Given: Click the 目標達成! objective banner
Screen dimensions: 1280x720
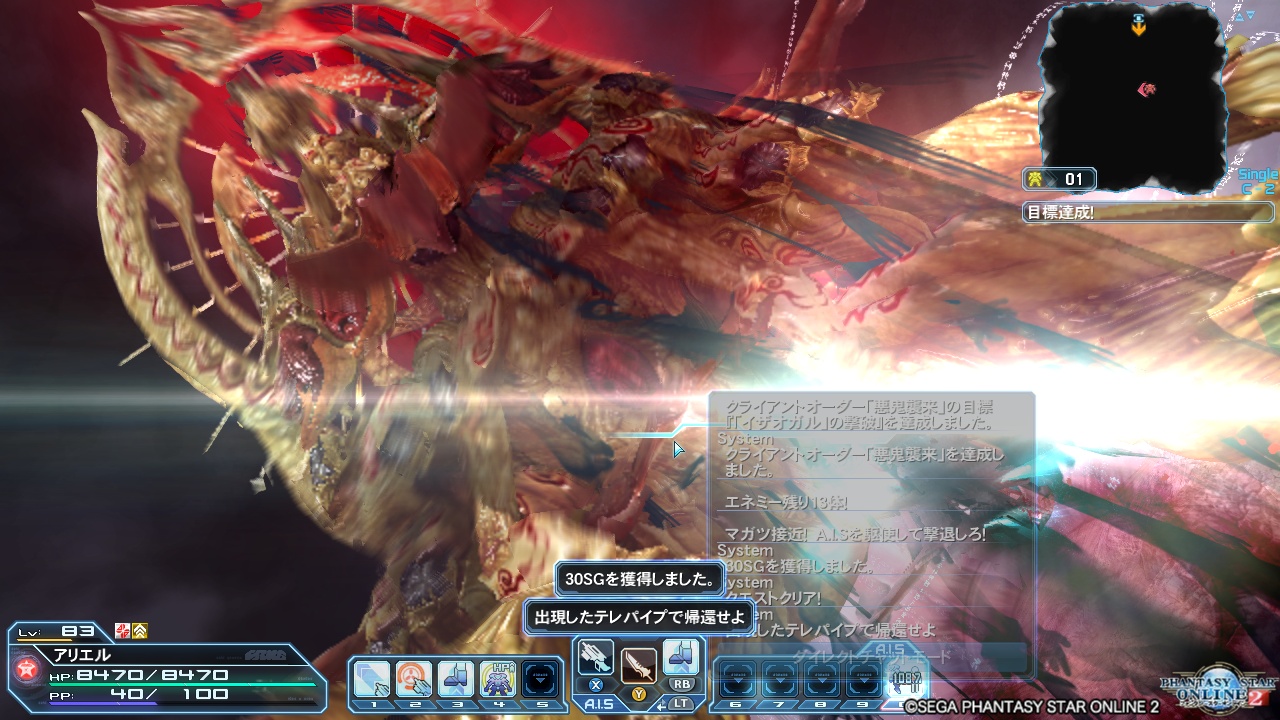Looking at the screenshot, I should (x=1145, y=212).
